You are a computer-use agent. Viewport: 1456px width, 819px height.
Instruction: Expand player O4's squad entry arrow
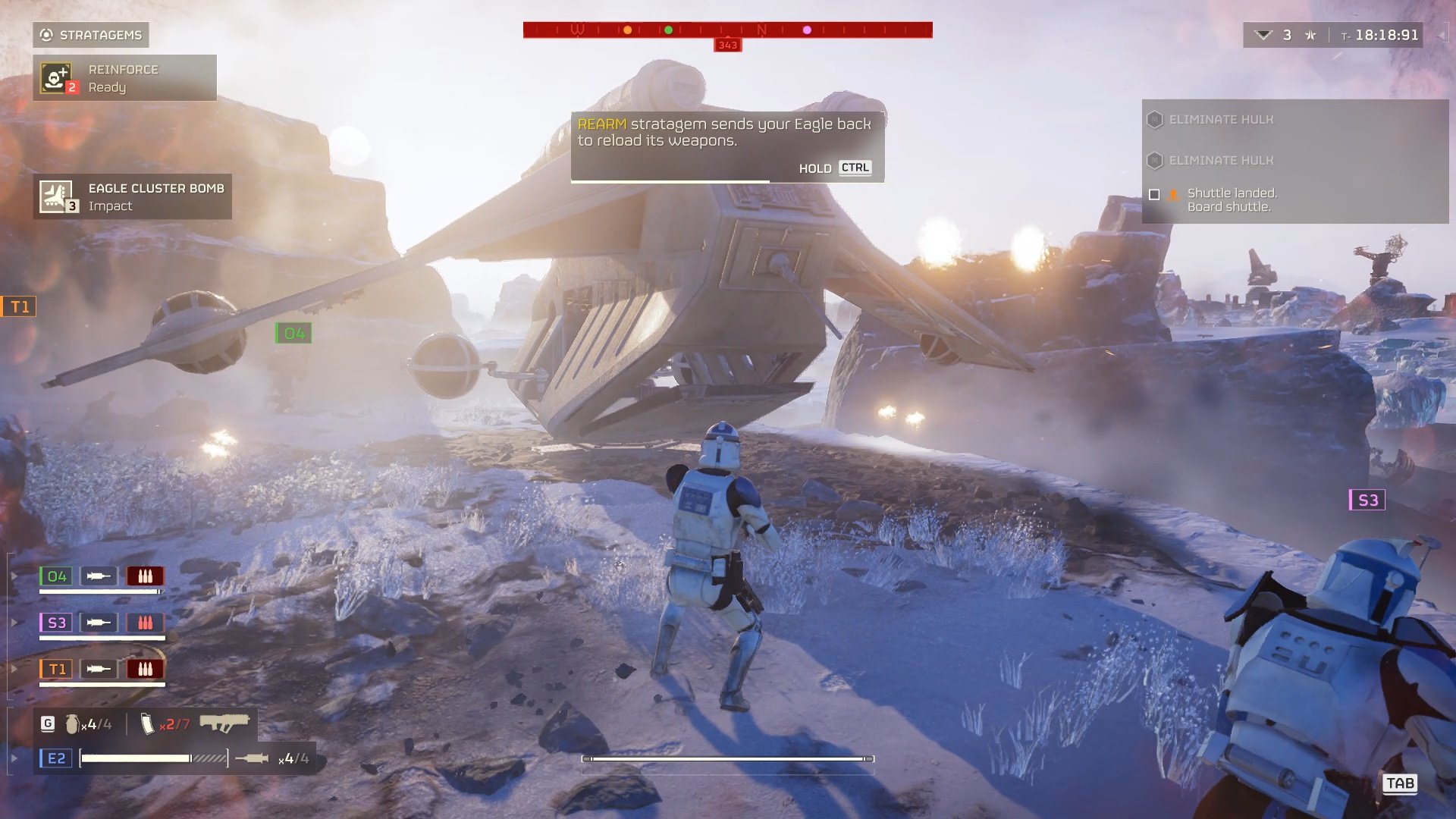14,576
